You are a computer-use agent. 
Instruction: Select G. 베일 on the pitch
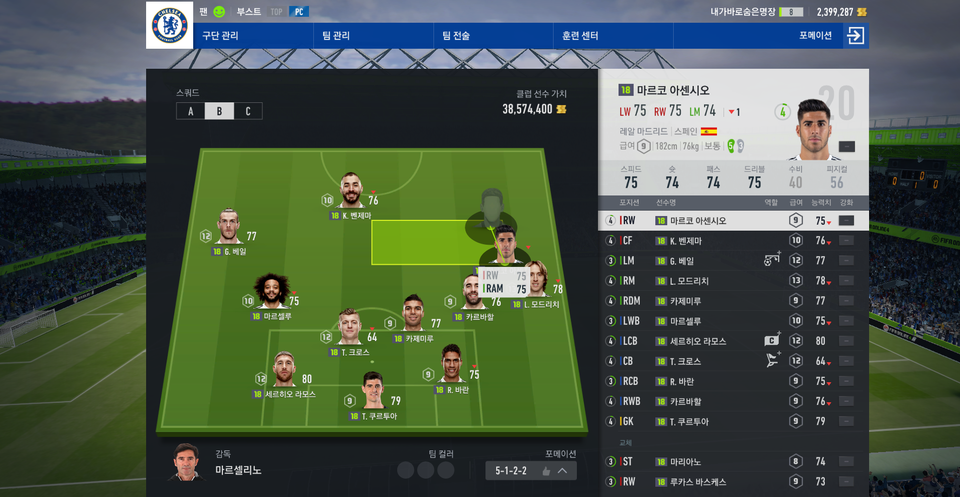231,229
